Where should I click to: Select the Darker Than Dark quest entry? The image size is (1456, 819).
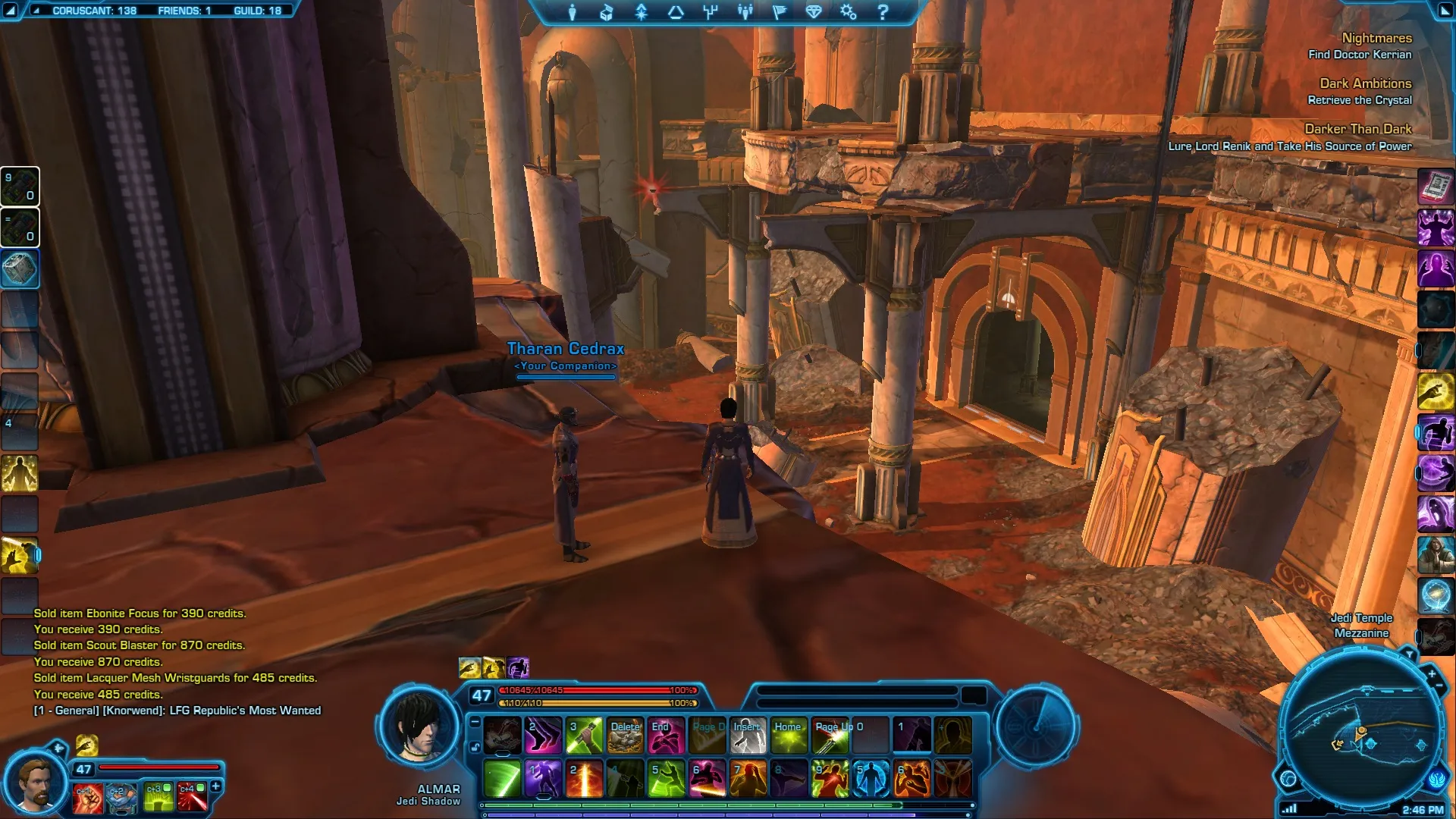click(1357, 129)
